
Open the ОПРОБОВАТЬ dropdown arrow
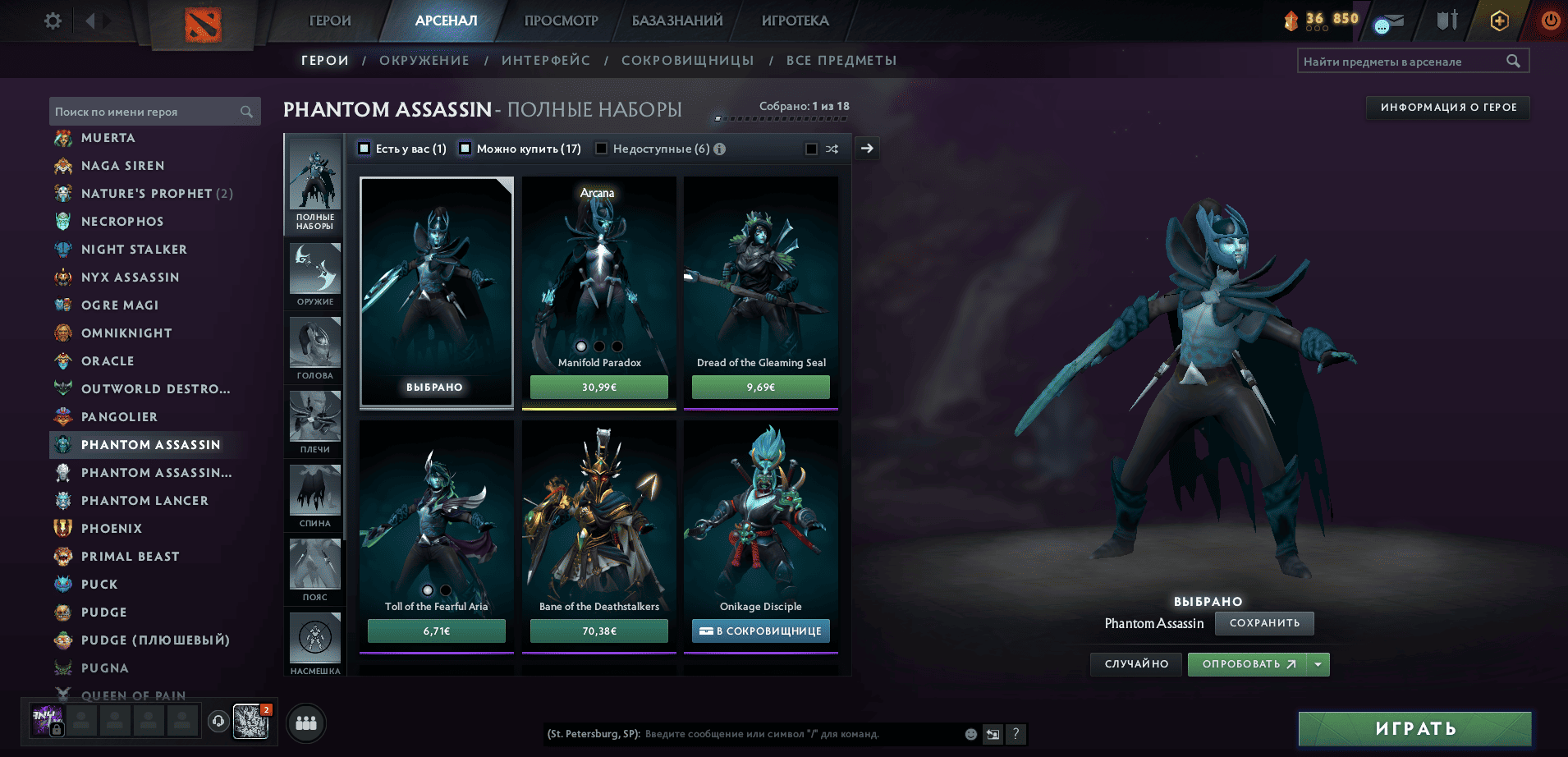coord(1318,664)
